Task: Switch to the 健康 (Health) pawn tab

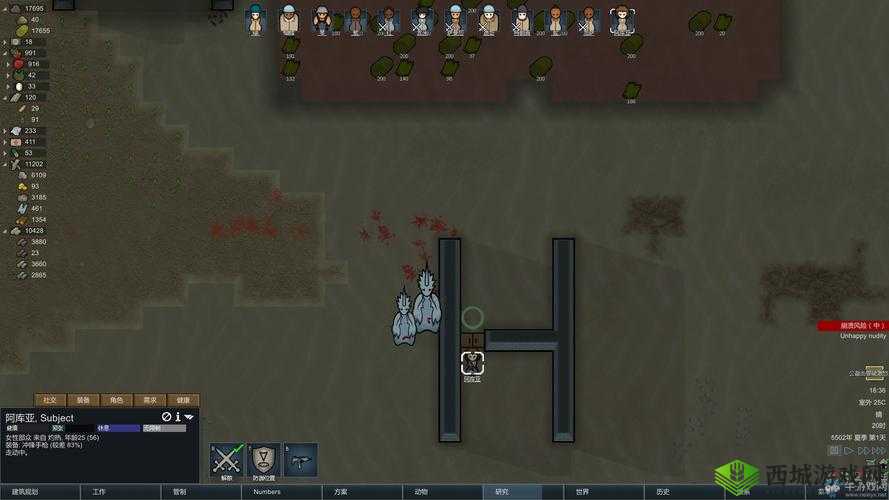Action: [x=183, y=400]
